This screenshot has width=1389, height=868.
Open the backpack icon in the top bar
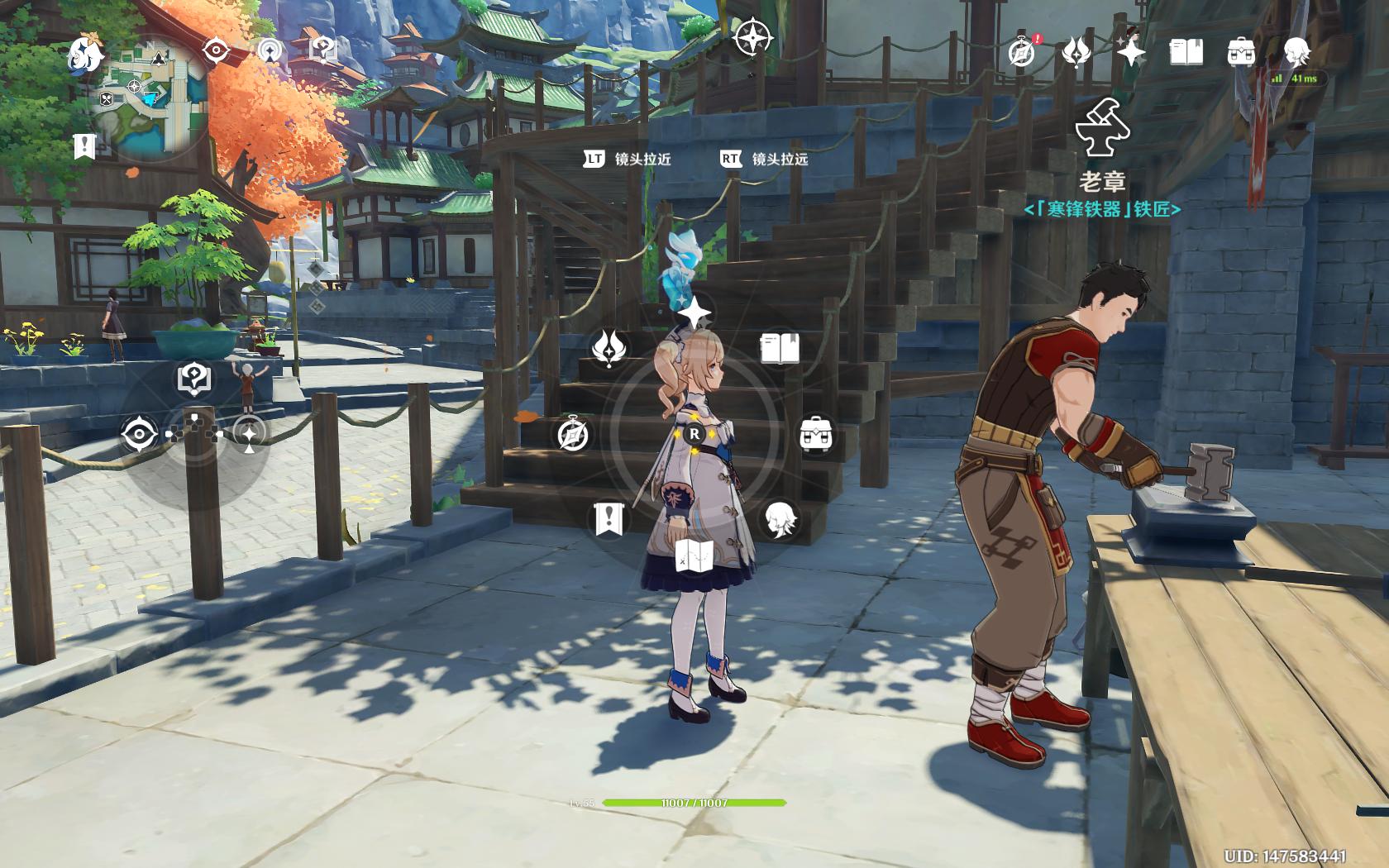click(1241, 52)
